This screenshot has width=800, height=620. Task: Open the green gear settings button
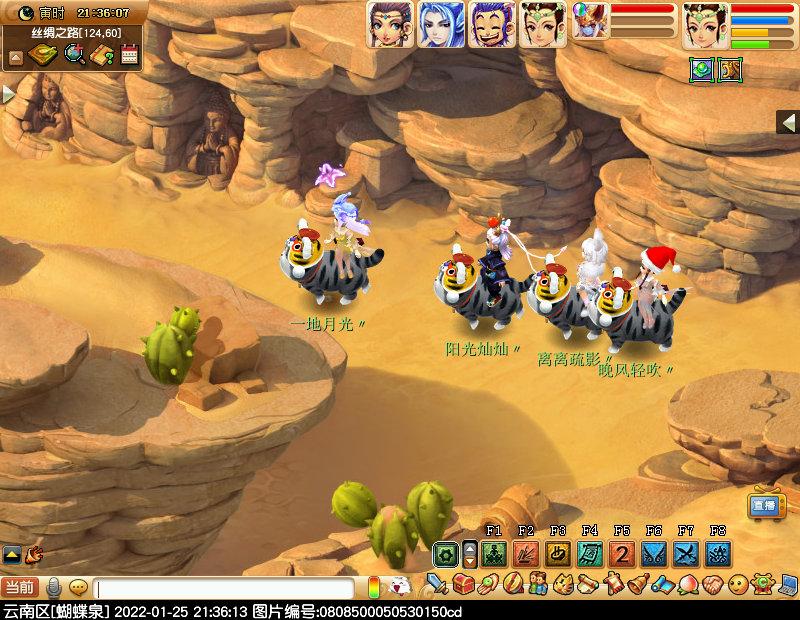tap(445, 554)
